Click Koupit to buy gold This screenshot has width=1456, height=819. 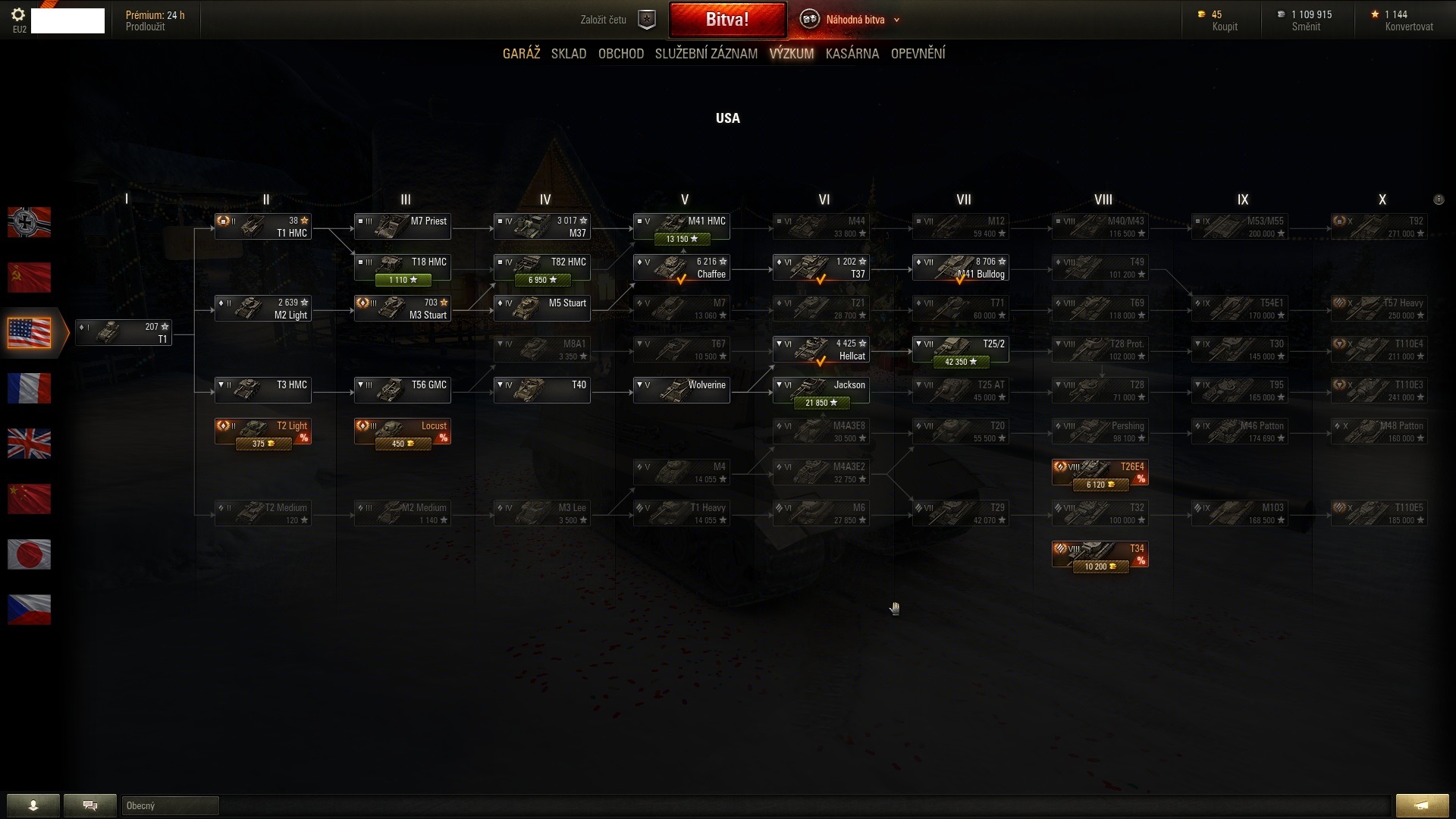tap(1224, 27)
